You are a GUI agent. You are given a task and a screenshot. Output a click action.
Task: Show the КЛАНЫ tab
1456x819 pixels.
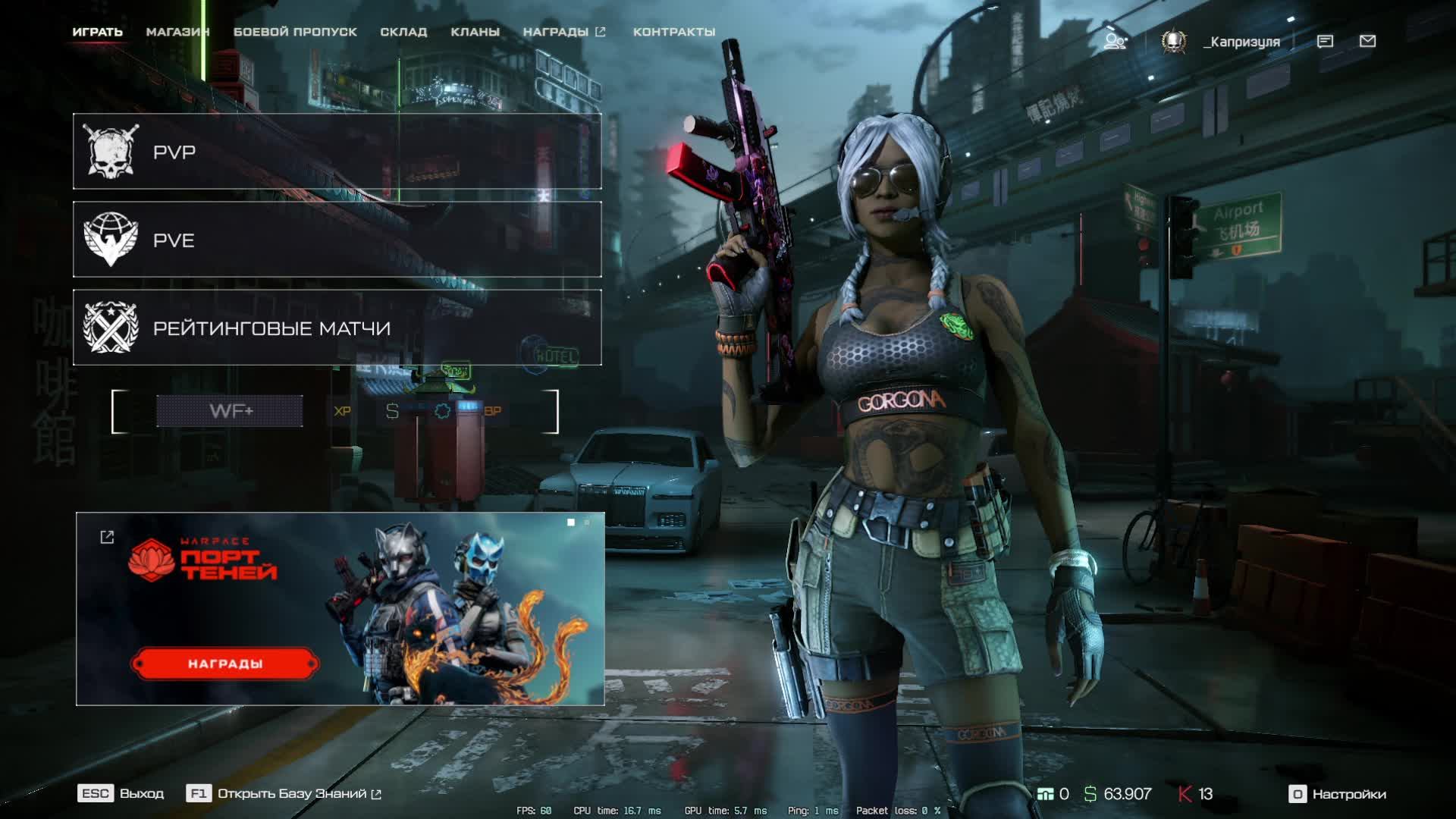475,32
